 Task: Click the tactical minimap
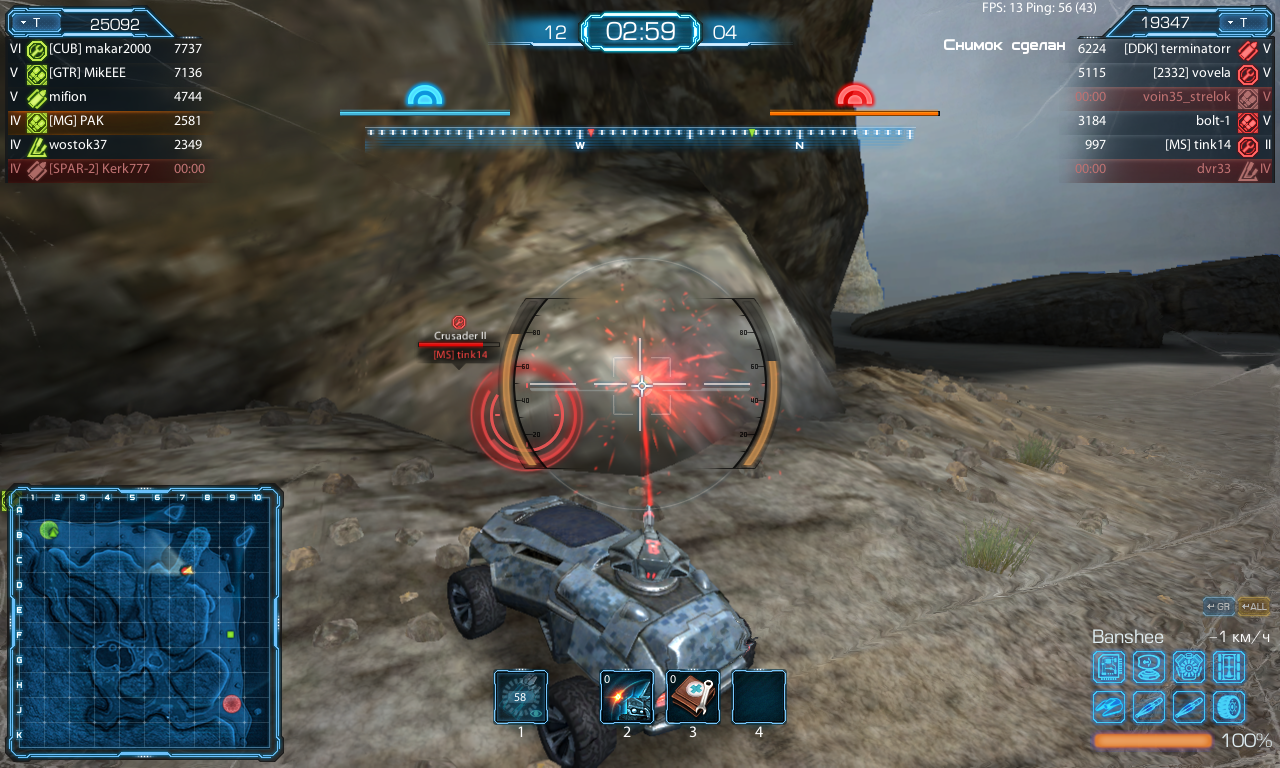click(144, 619)
